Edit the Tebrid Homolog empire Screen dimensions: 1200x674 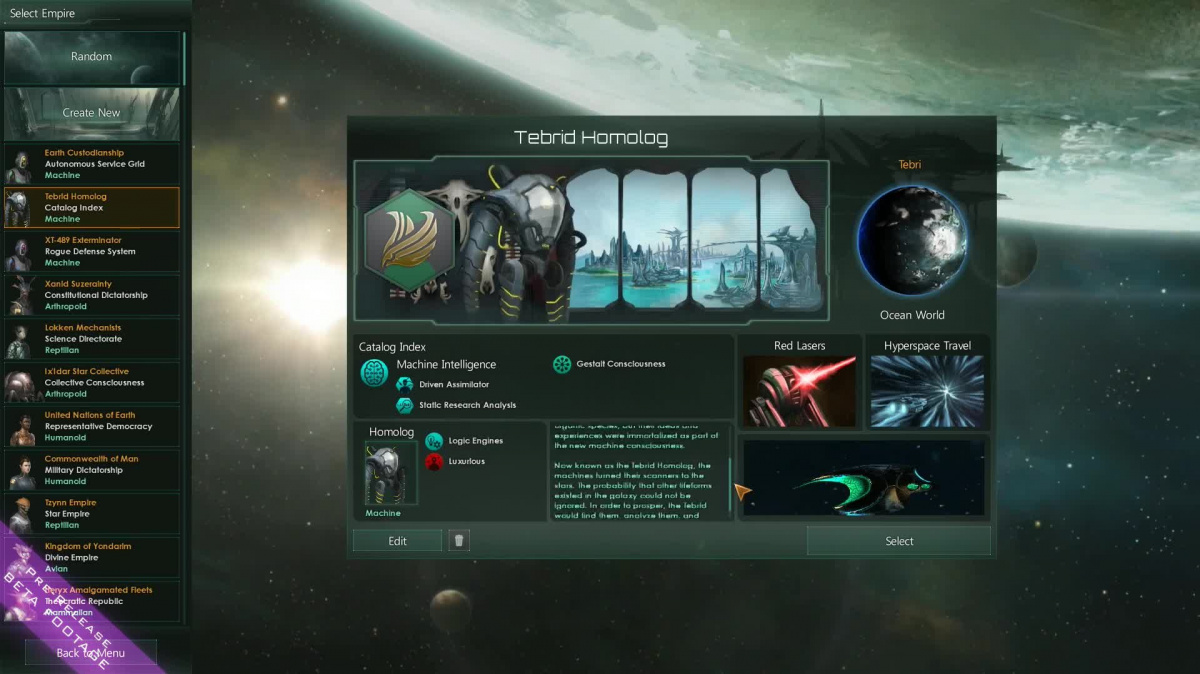point(397,541)
